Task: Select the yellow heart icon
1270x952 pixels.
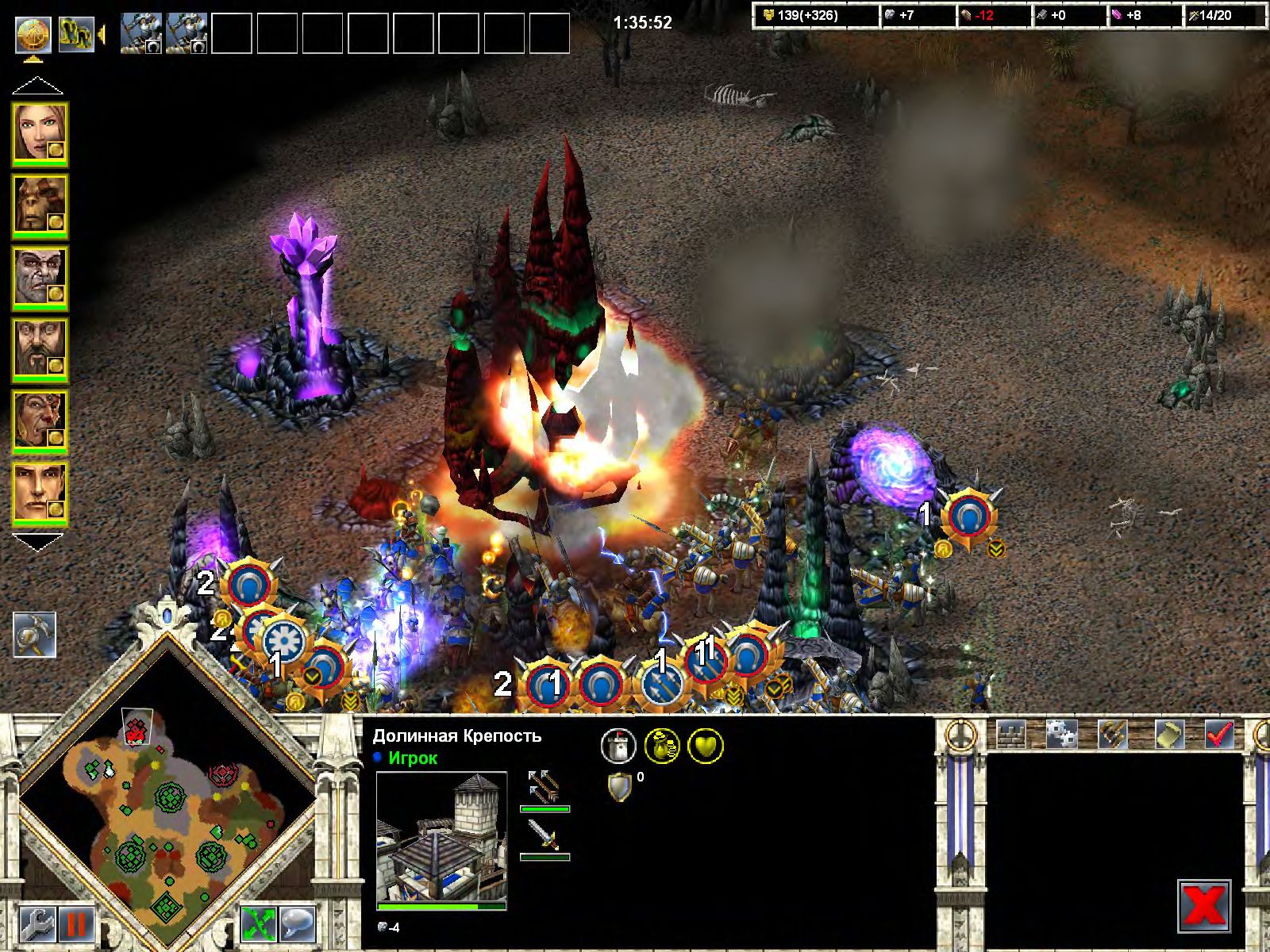Action: [x=706, y=746]
